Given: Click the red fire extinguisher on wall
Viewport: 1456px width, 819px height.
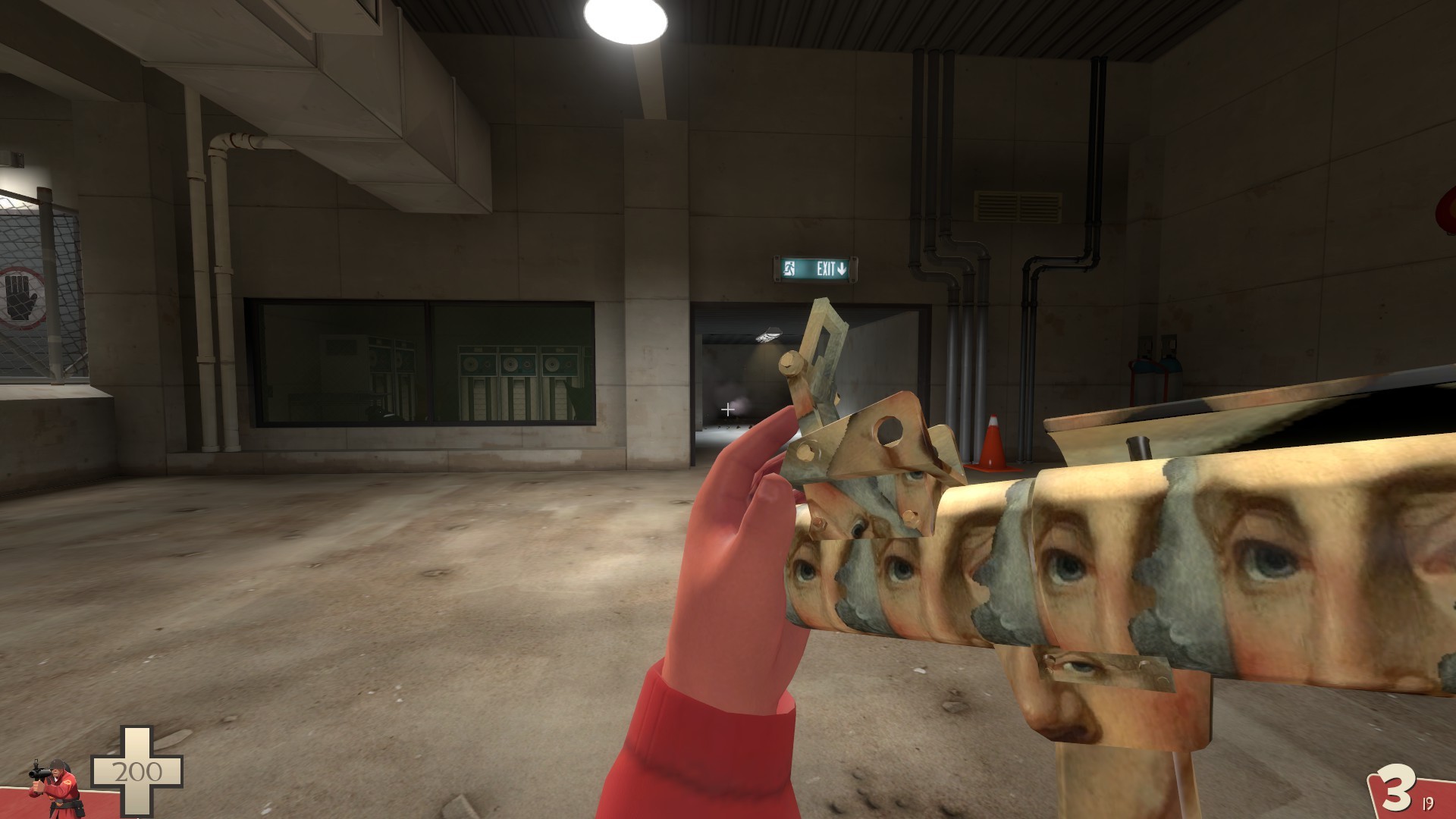Looking at the screenshot, I should point(1145,379).
